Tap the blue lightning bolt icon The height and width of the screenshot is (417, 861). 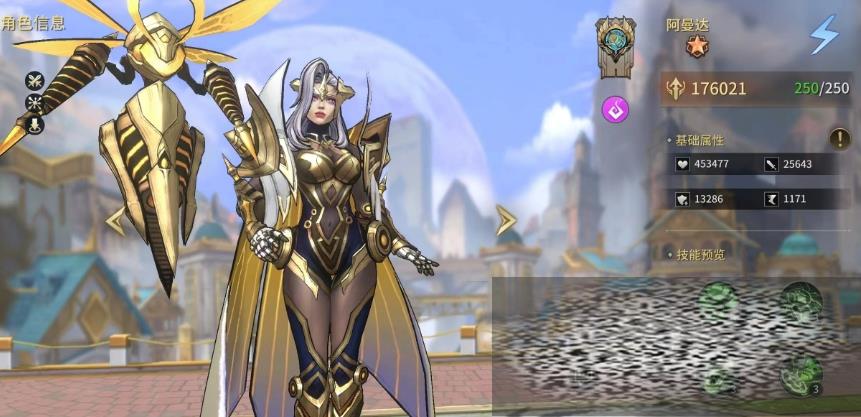pos(824,35)
